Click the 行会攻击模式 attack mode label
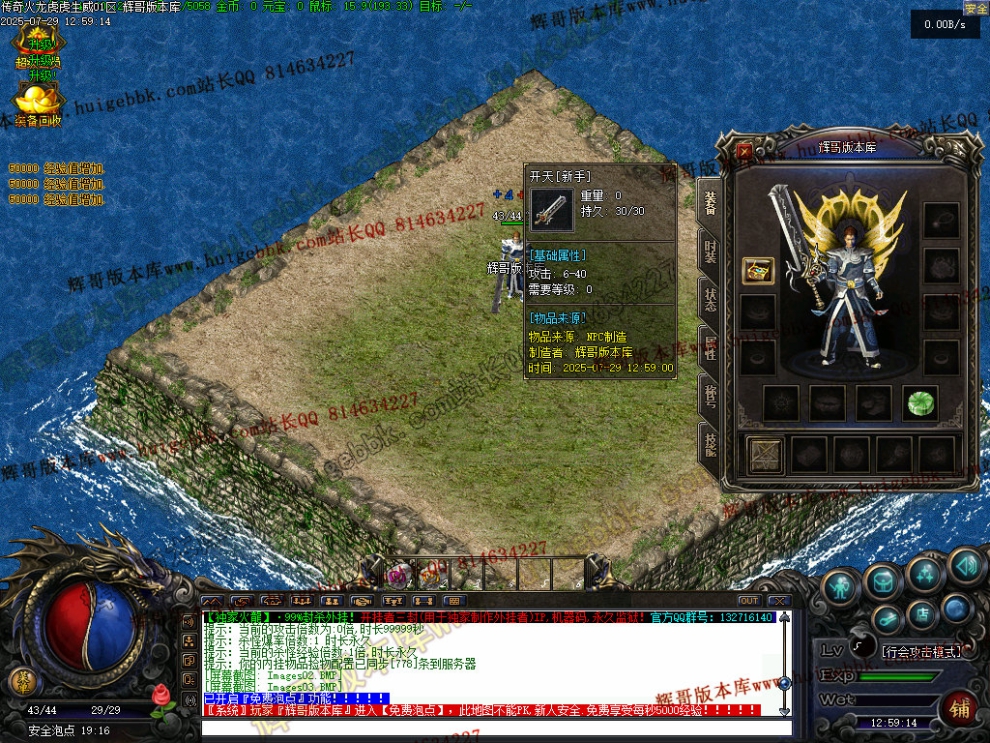Image resolution: width=990 pixels, height=743 pixels. (x=921, y=651)
